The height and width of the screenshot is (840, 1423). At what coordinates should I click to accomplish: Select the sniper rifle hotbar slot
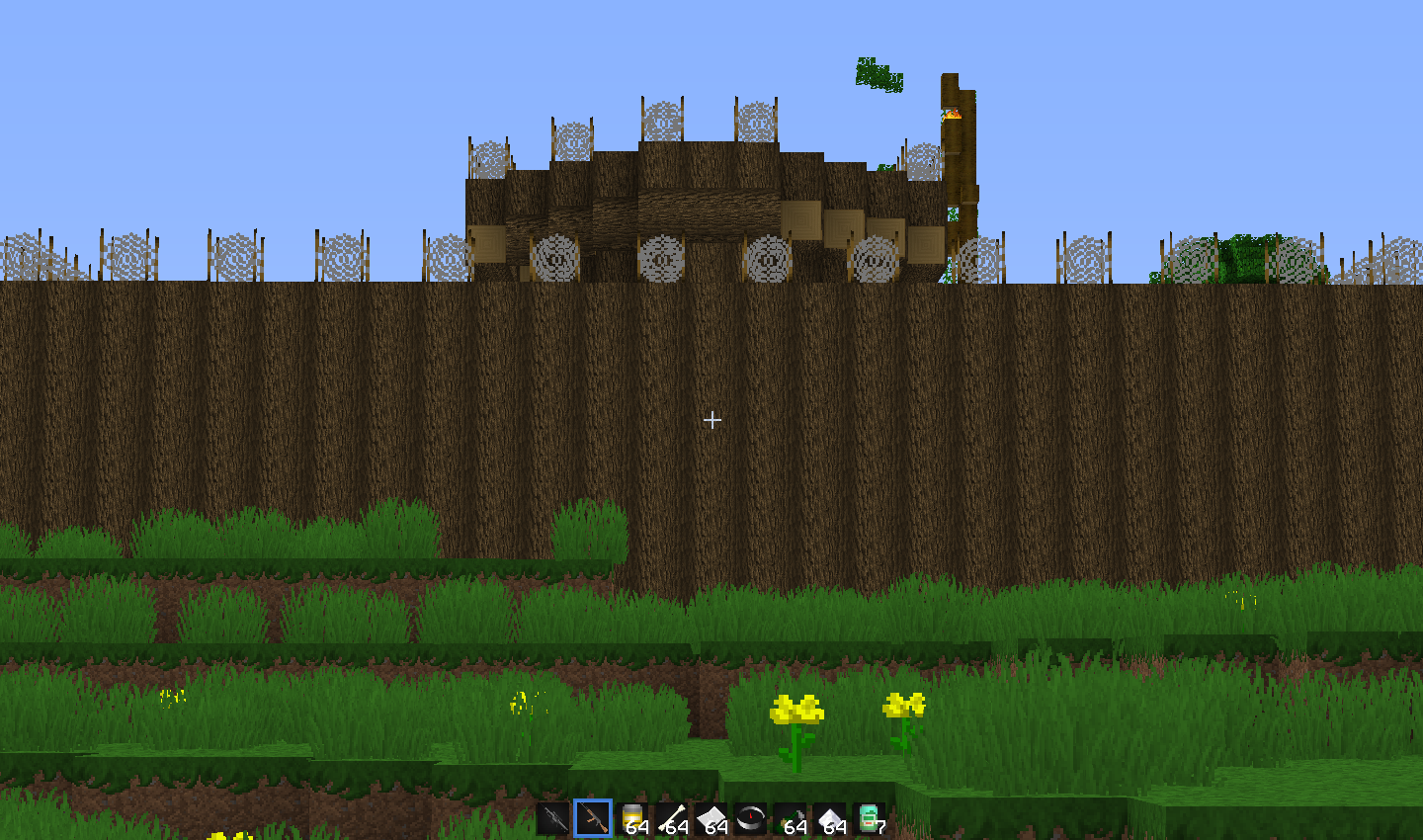[x=553, y=818]
